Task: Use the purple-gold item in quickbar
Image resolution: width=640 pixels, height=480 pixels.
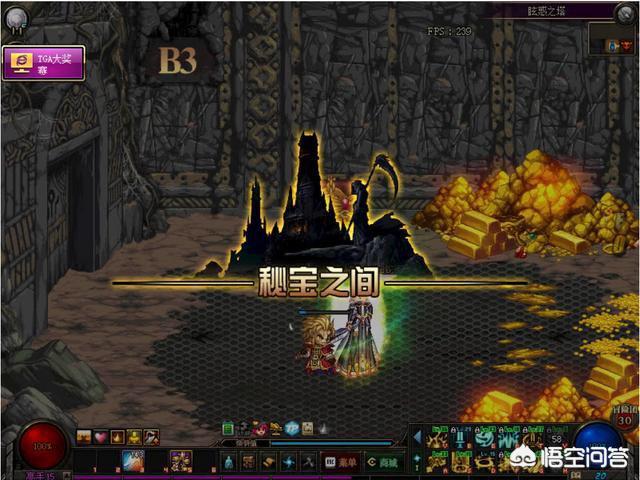Action: pos(180,461)
